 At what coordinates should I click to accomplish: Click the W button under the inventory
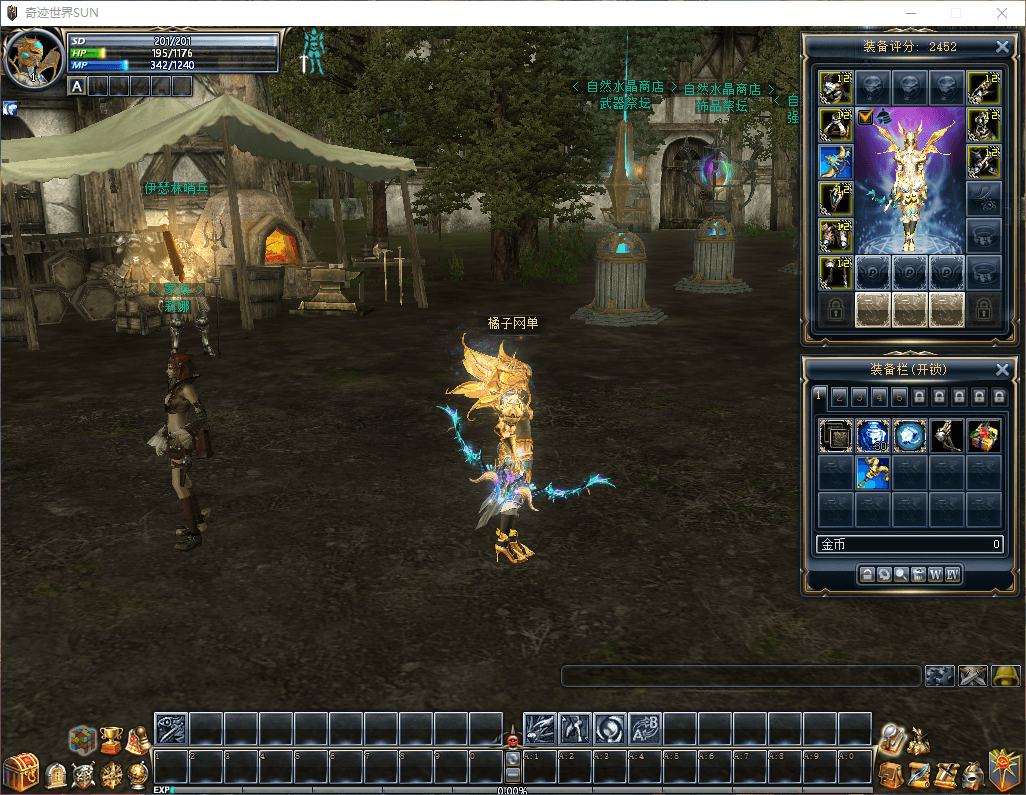point(935,574)
